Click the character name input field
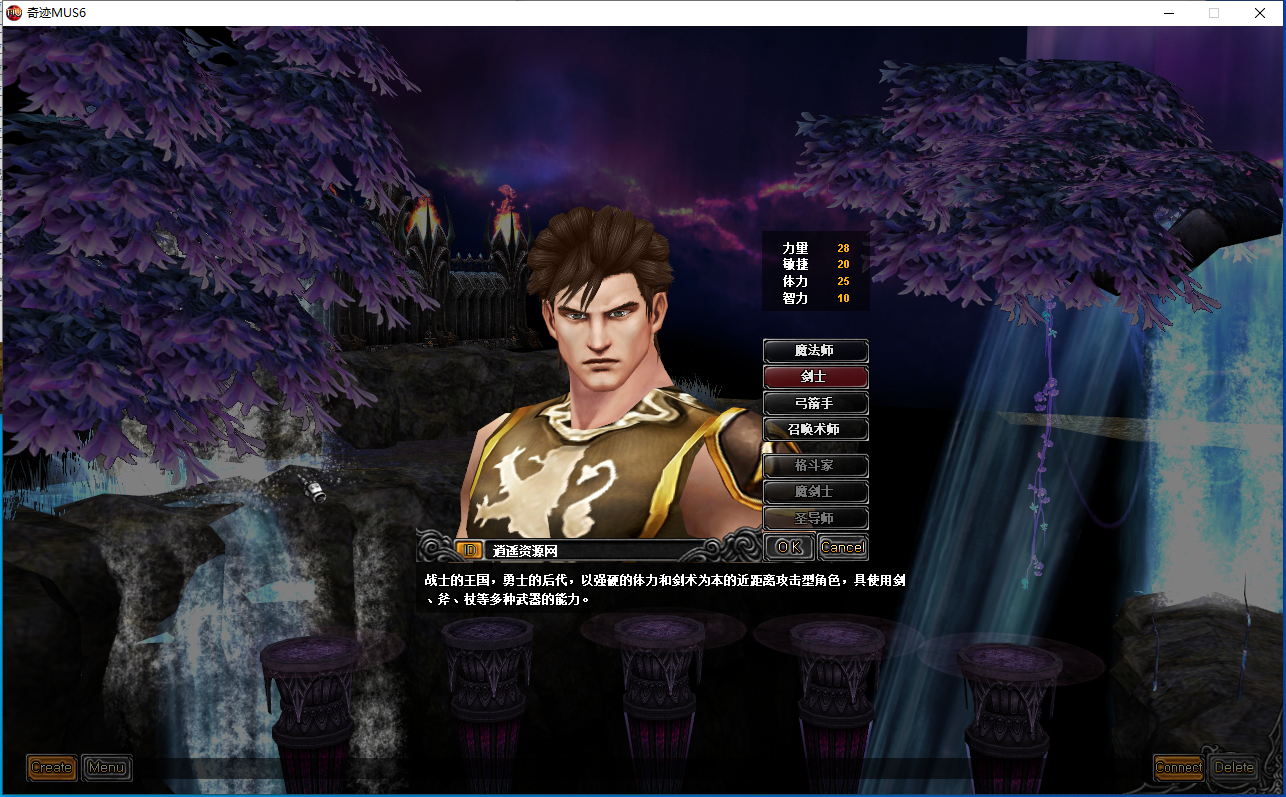Viewport: 1286px width, 797px height. point(595,550)
